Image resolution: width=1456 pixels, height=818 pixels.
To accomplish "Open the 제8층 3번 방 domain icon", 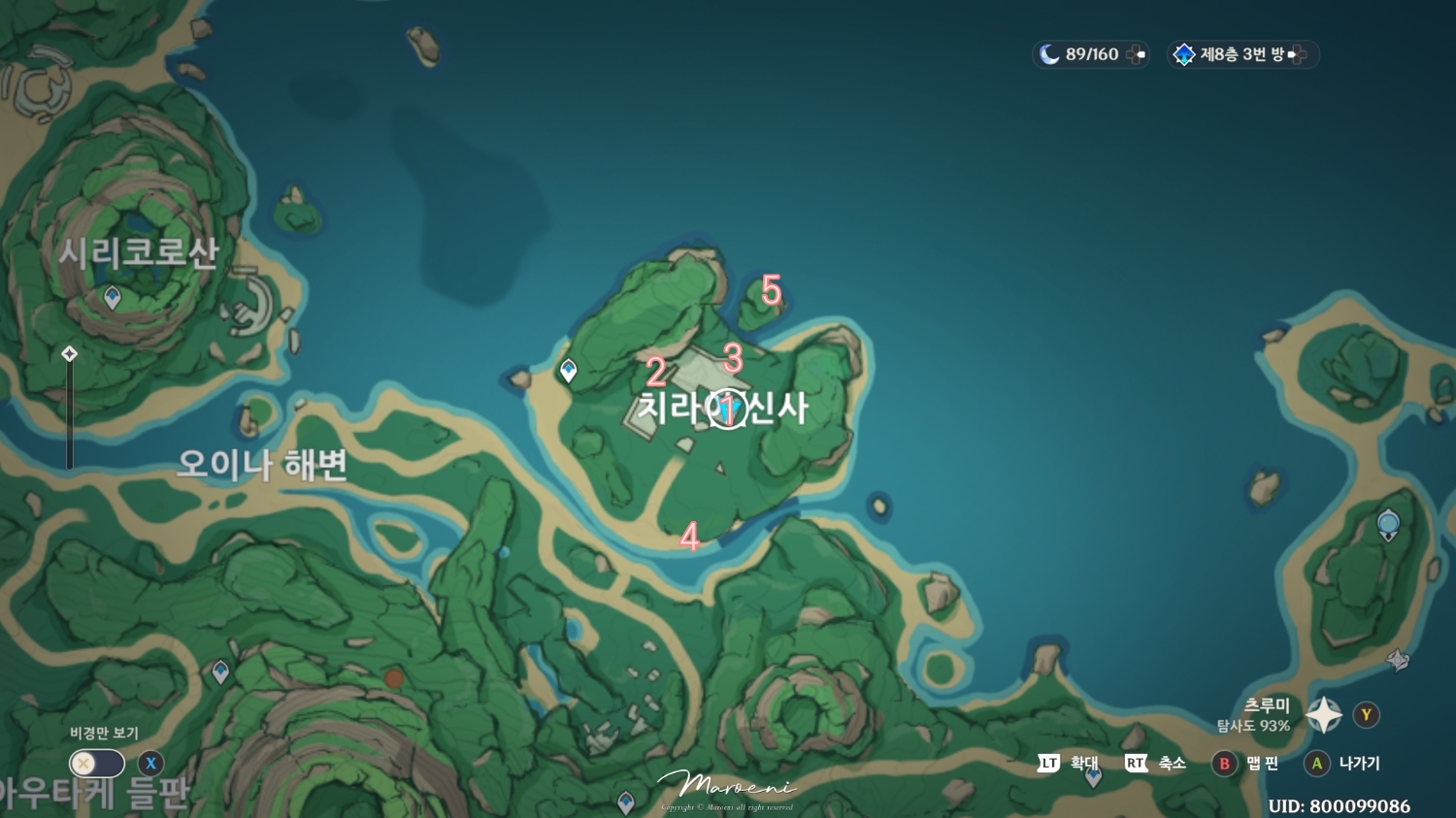I will coord(1184,54).
